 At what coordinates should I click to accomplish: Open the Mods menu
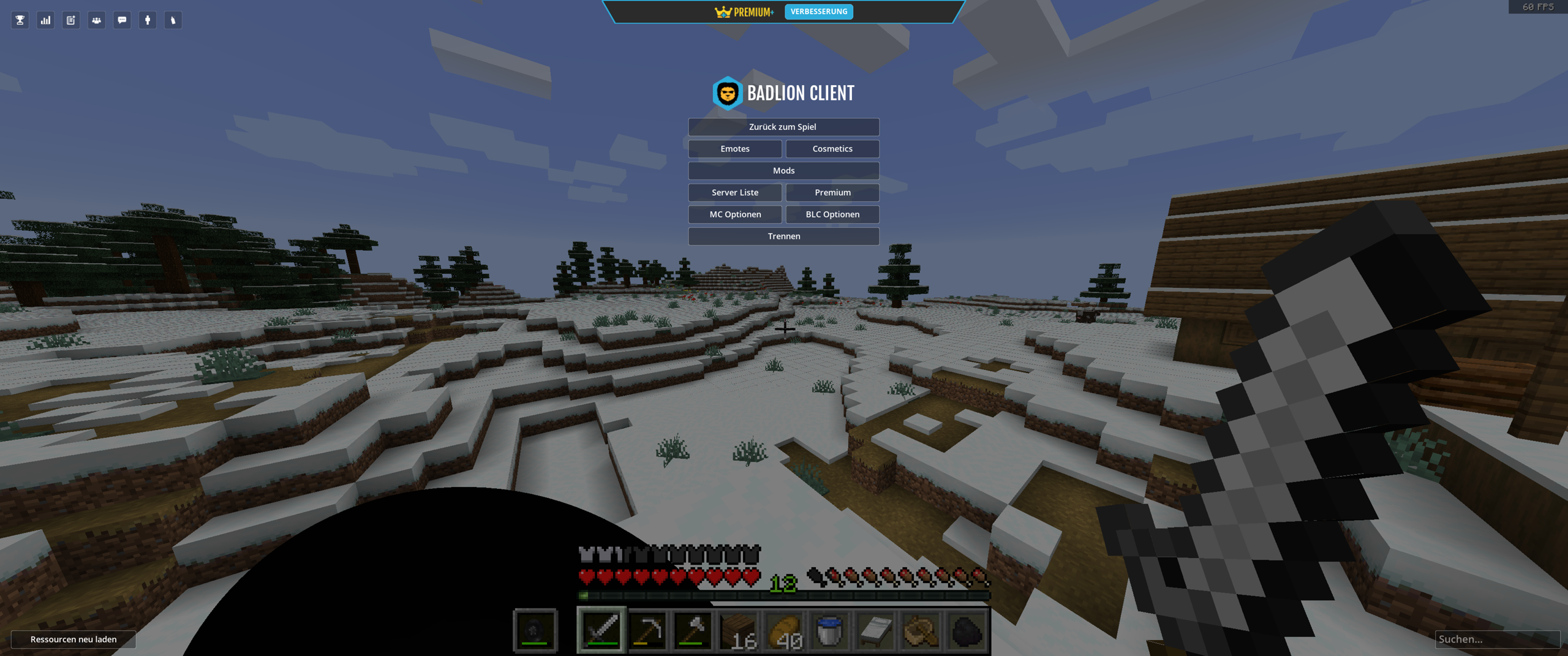pos(783,170)
